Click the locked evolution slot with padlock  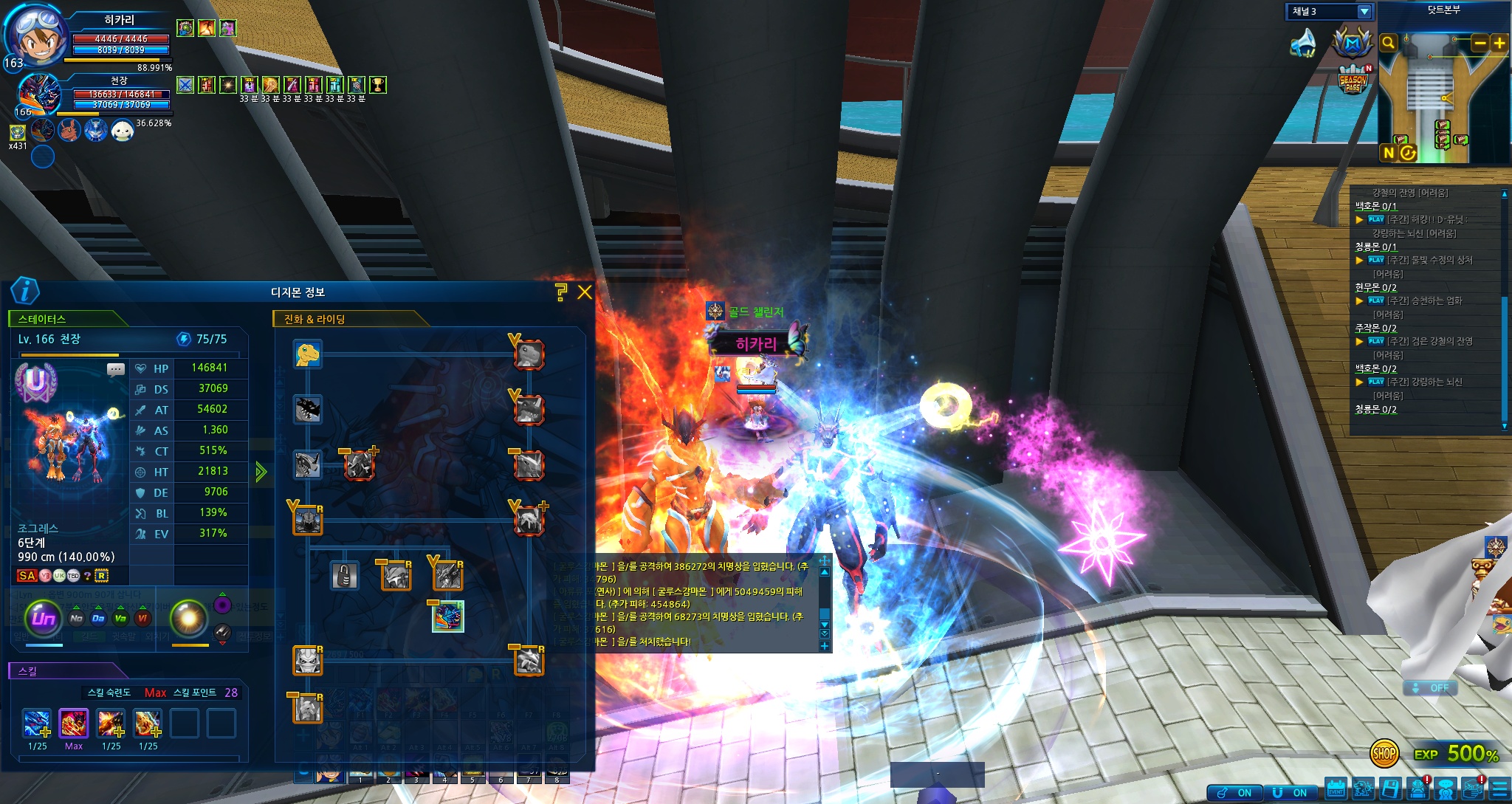pyautogui.click(x=344, y=575)
